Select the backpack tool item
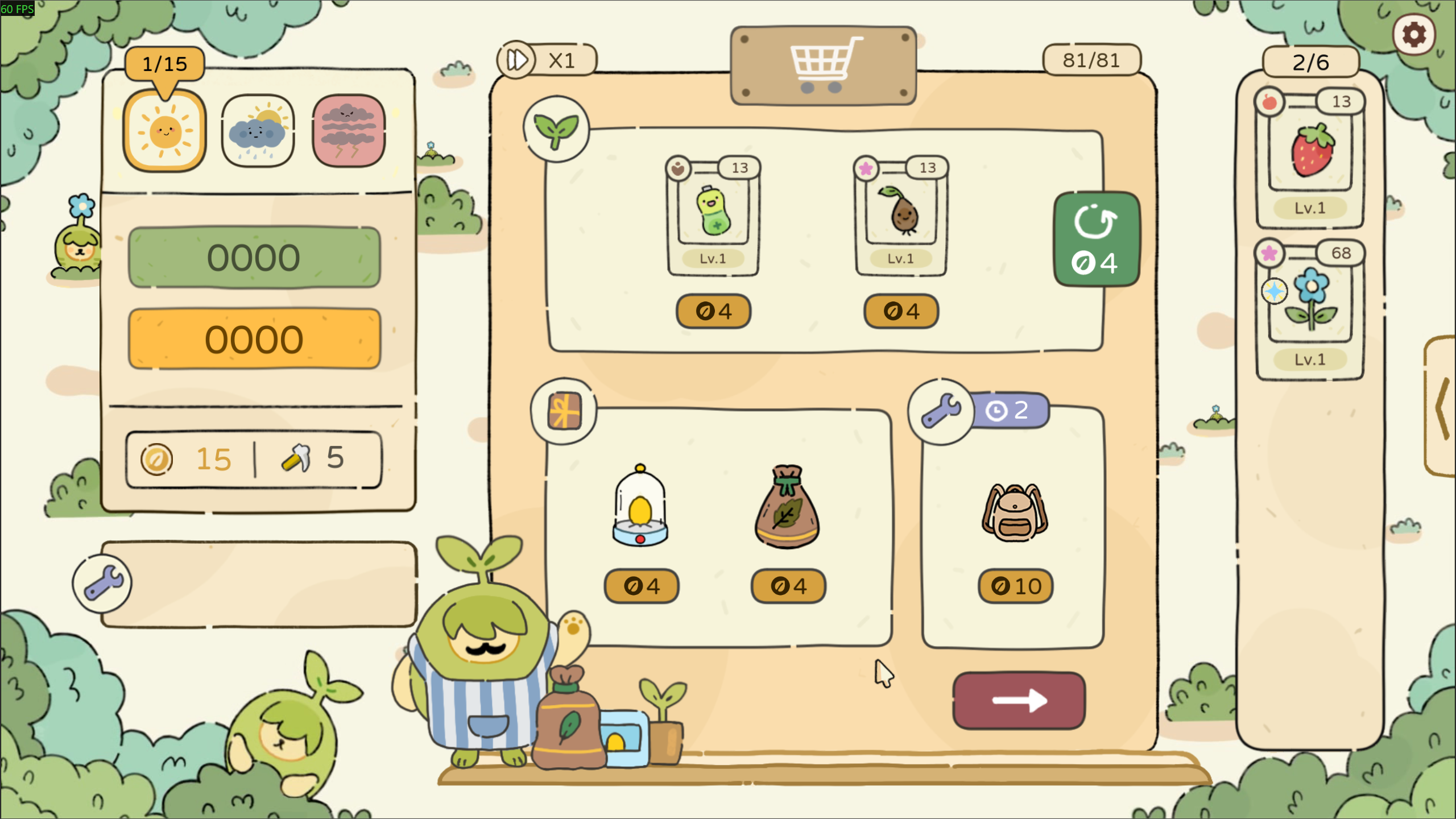 pos(1015,512)
